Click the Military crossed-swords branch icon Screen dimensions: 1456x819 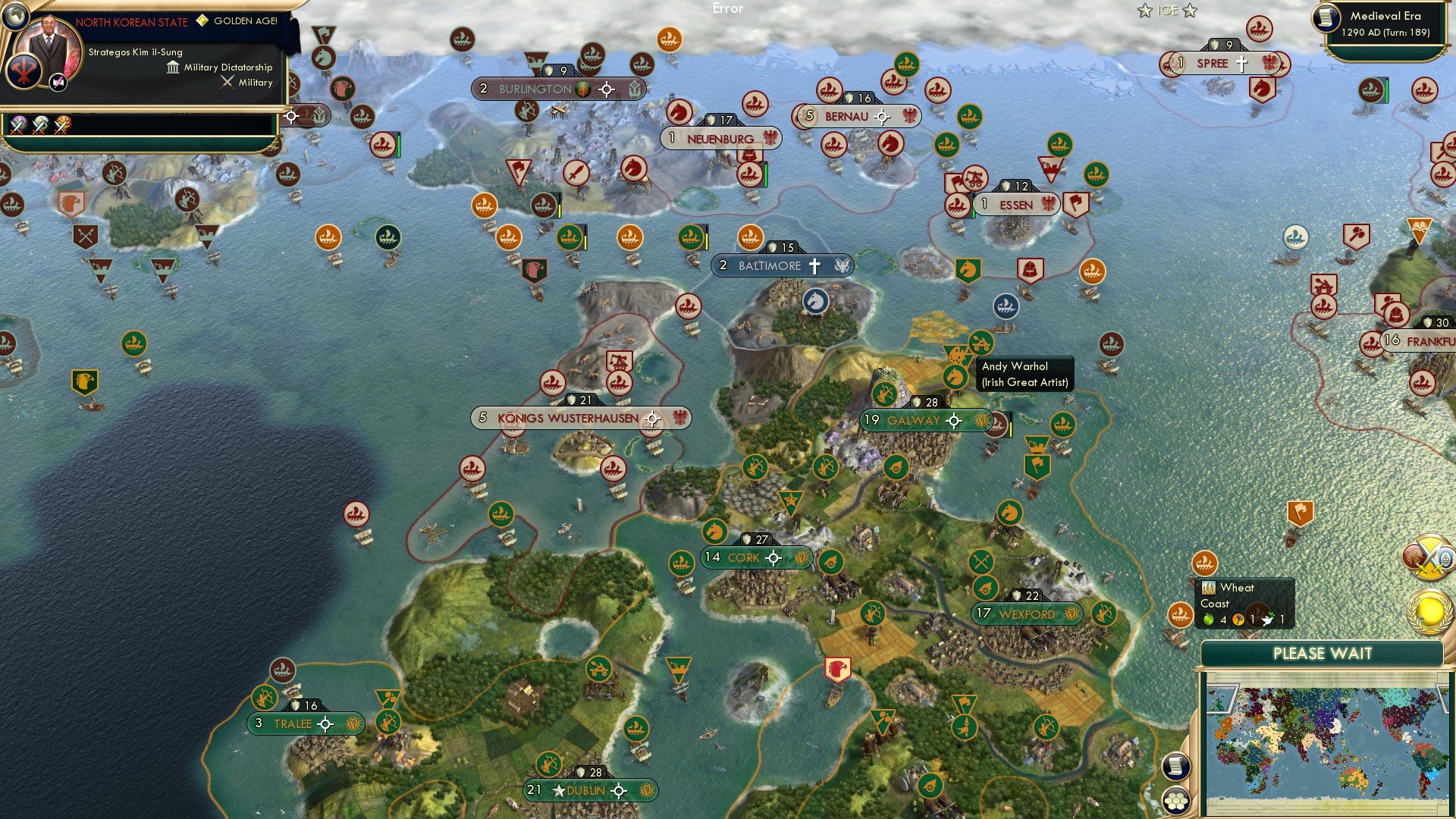tap(227, 82)
